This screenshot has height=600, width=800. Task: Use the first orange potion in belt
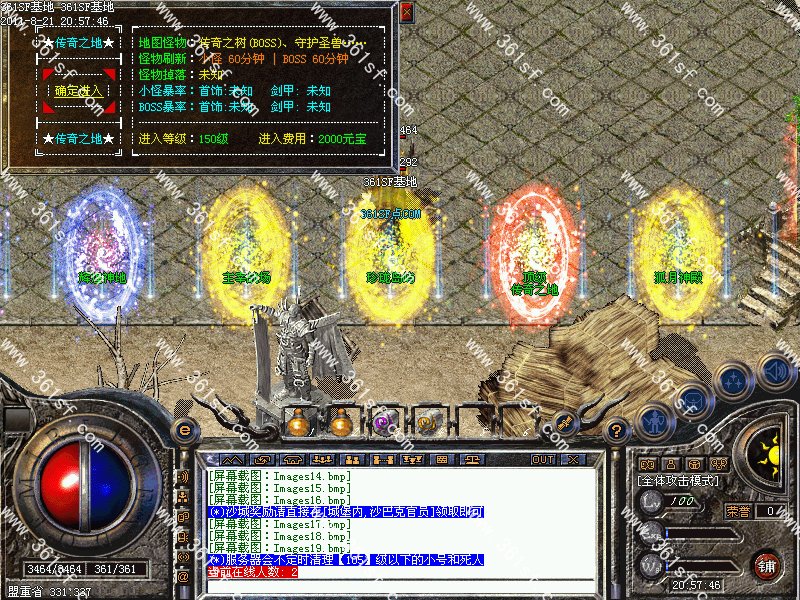point(296,423)
